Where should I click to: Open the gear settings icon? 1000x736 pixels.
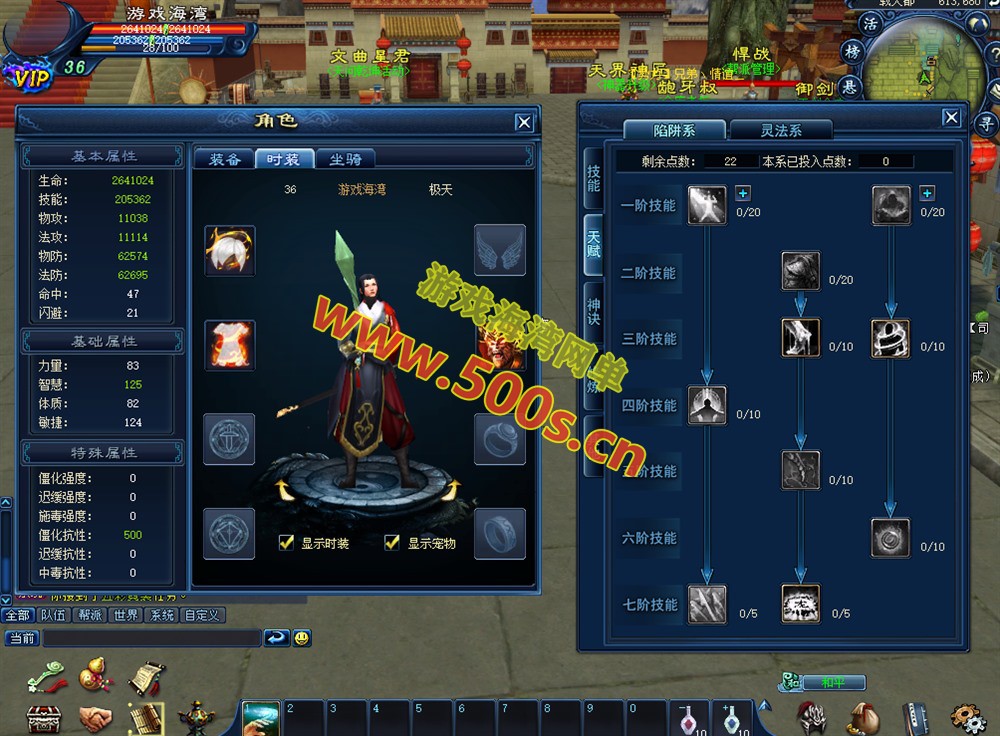tap(966, 716)
